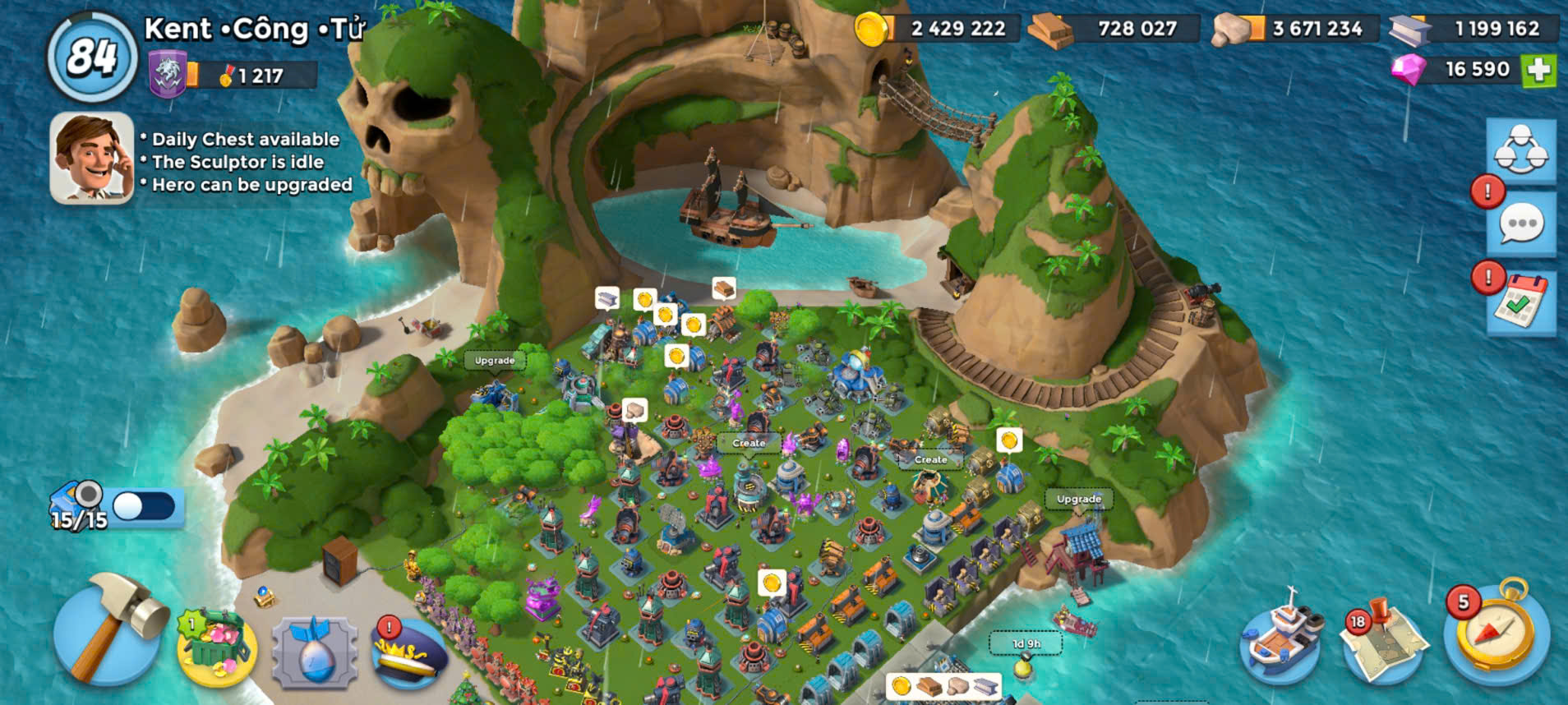The image size is (1568, 705).
Task: Toggle the 15/15 switch
Action: 145,506
